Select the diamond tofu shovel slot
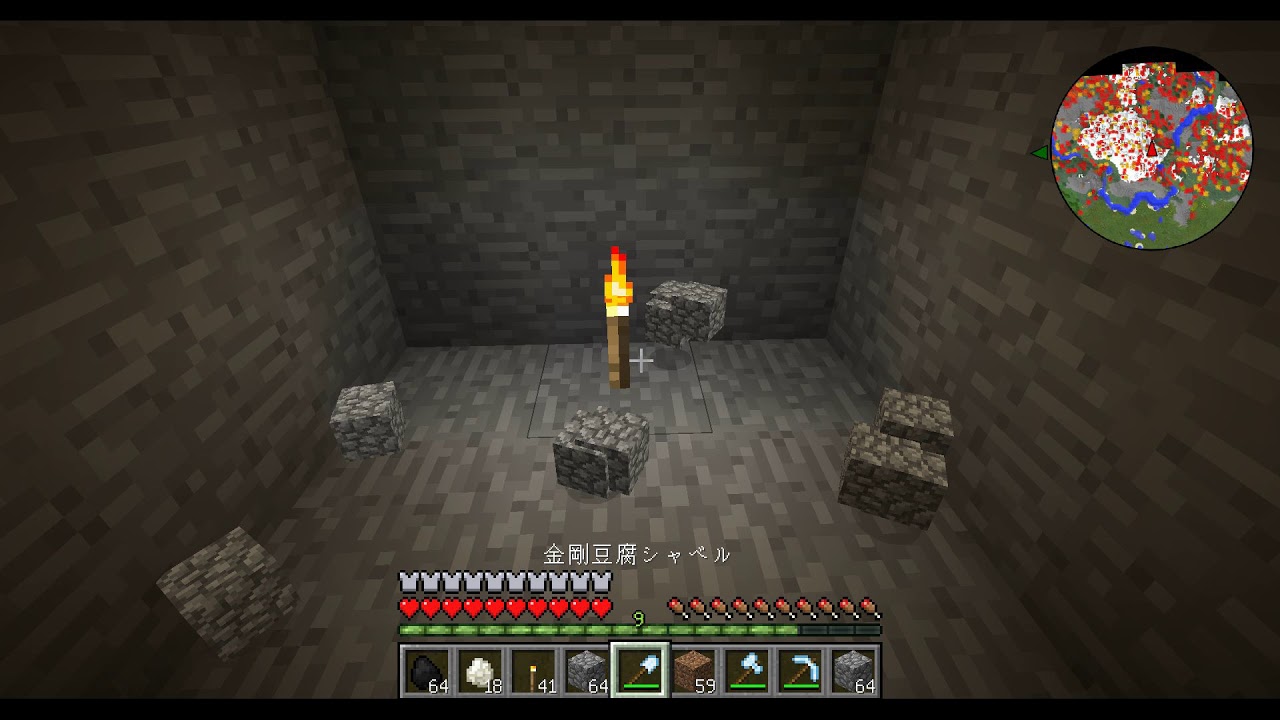 point(640,670)
